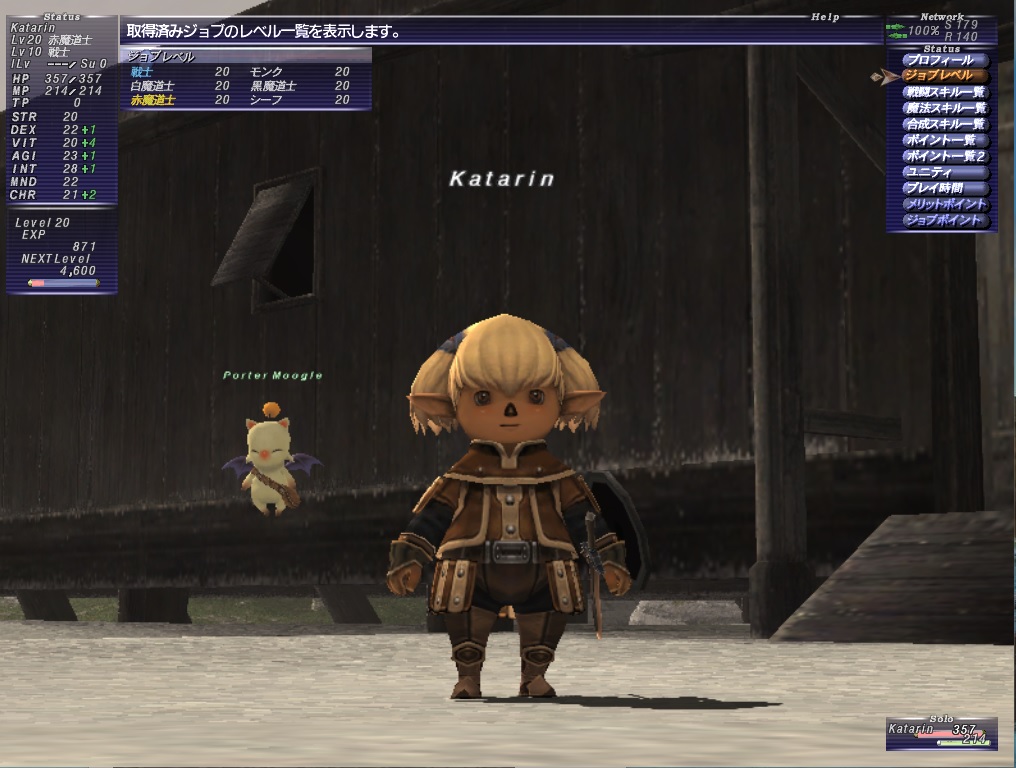Select the ジョブレベル (Job Level) entry
The height and width of the screenshot is (768, 1016).
[944, 76]
